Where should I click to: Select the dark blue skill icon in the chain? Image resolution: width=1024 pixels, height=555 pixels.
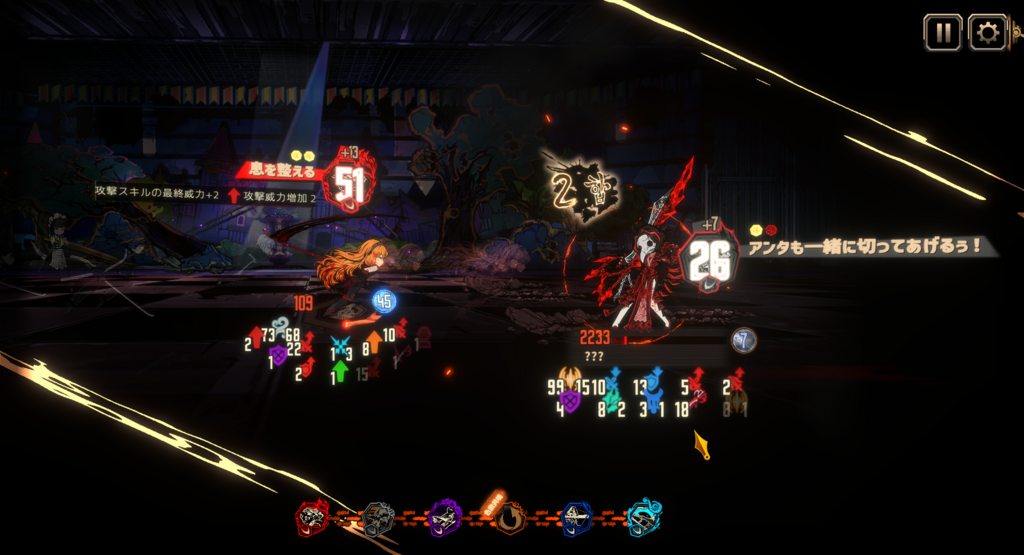point(576,518)
